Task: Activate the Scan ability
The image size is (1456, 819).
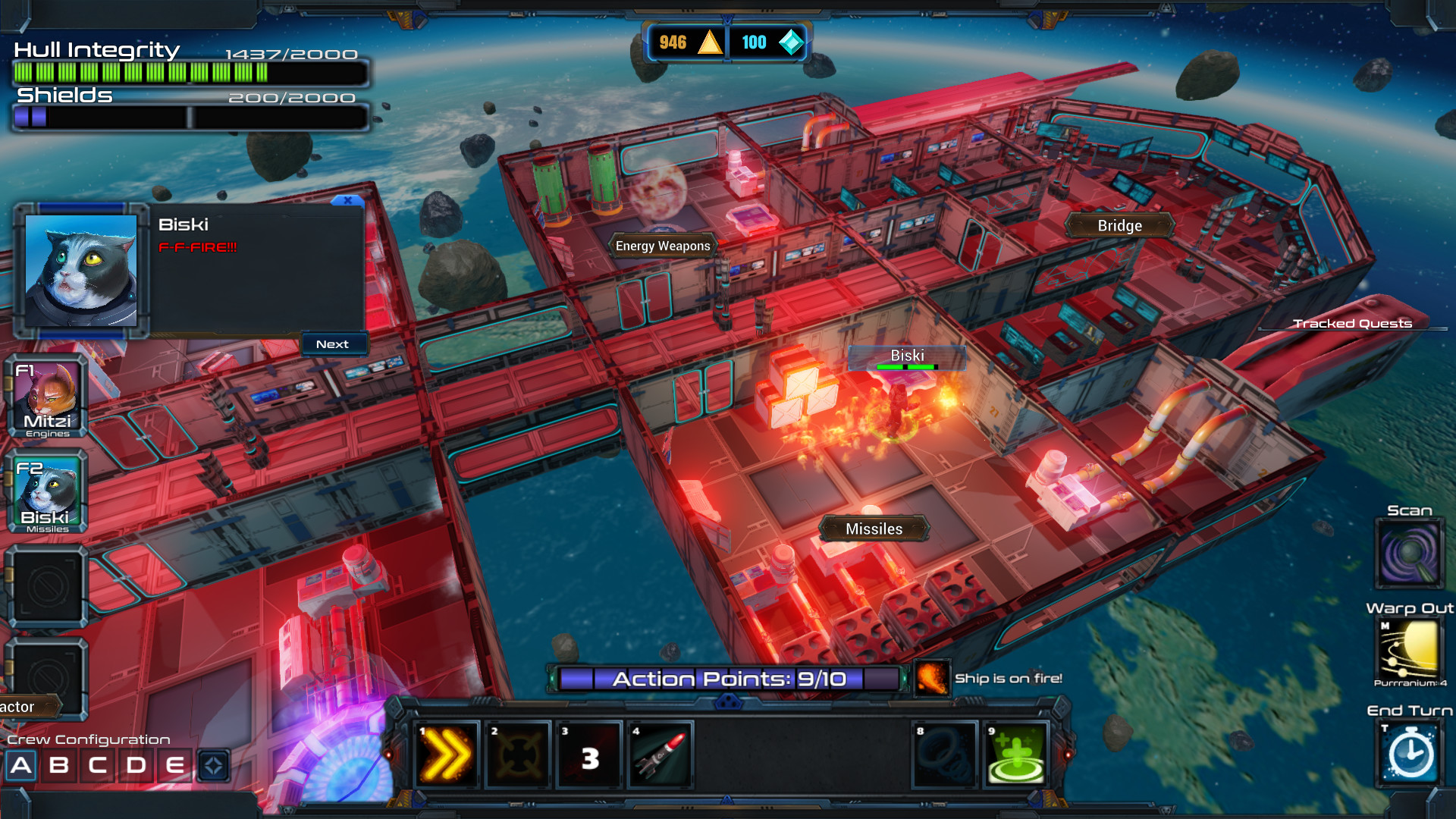Action: (1410, 554)
